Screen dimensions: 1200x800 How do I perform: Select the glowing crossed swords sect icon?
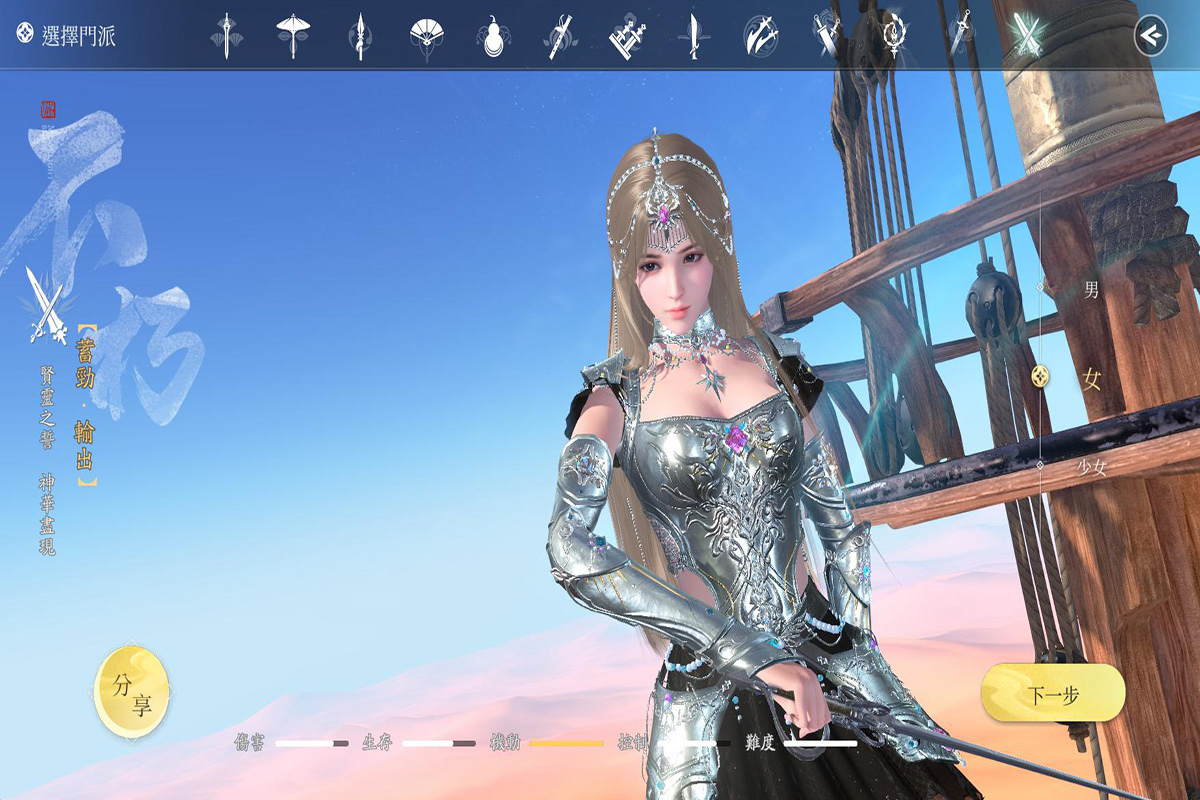coord(1027,36)
